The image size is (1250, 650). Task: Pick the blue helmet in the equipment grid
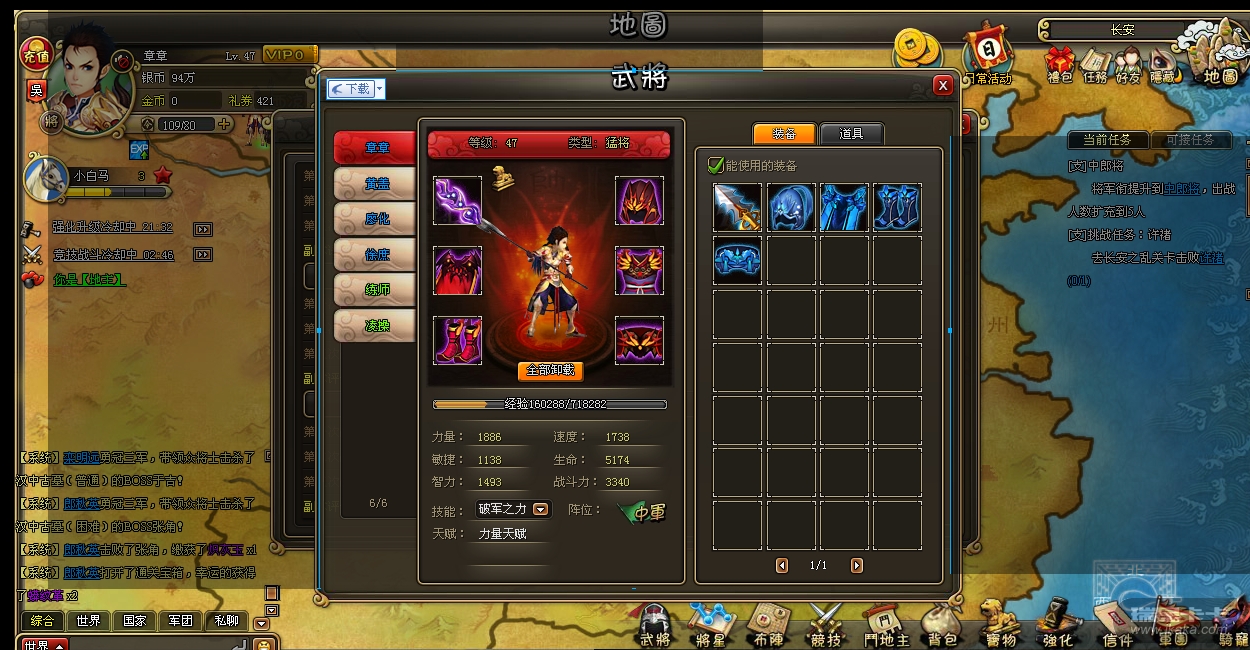[x=791, y=208]
